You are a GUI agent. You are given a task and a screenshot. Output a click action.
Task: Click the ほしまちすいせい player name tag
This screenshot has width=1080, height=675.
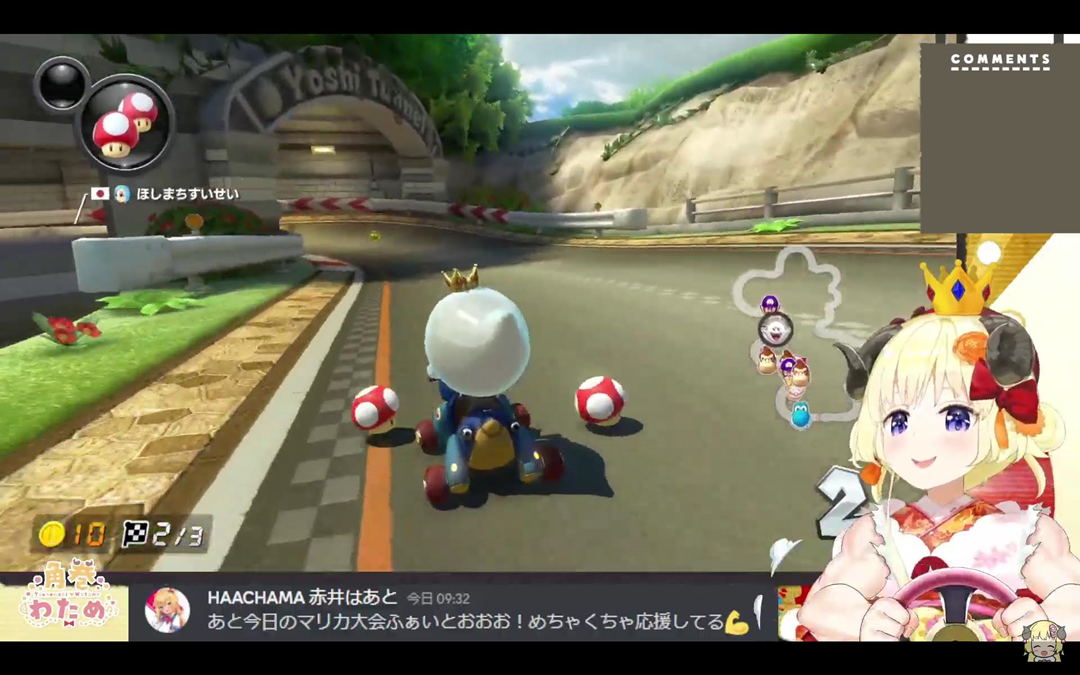(x=187, y=194)
